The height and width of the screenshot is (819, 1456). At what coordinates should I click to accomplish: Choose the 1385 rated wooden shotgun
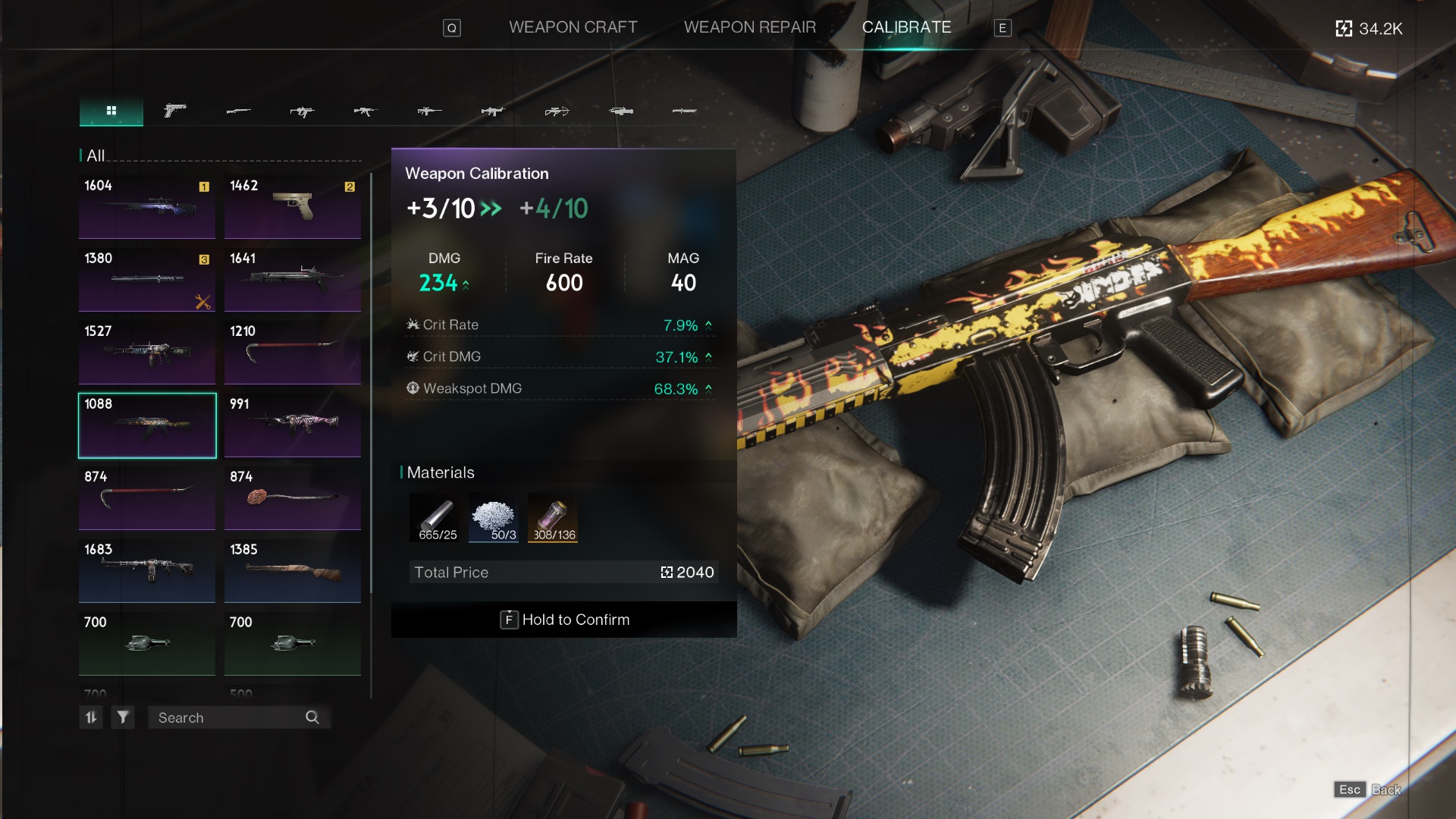(293, 571)
